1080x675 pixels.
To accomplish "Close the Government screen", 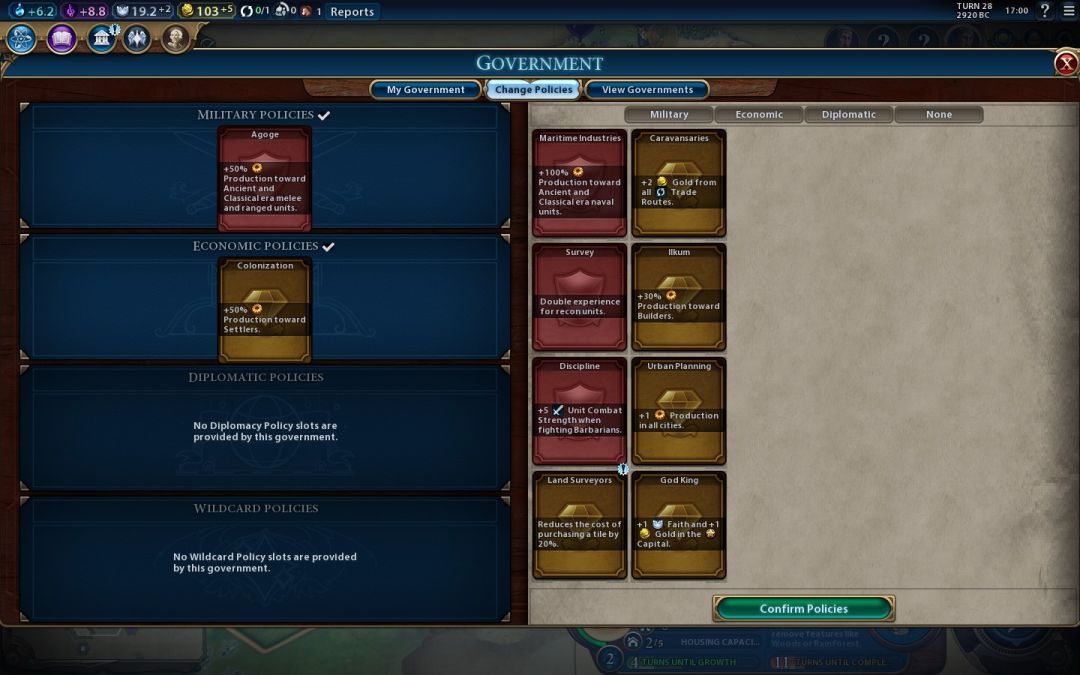I will pos(1066,64).
